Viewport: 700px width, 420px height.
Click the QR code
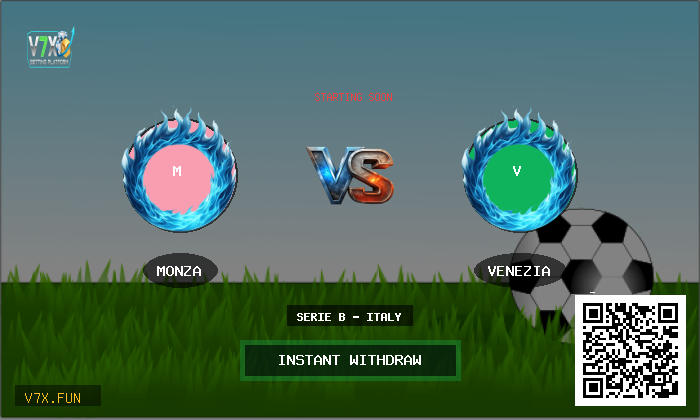630,350
